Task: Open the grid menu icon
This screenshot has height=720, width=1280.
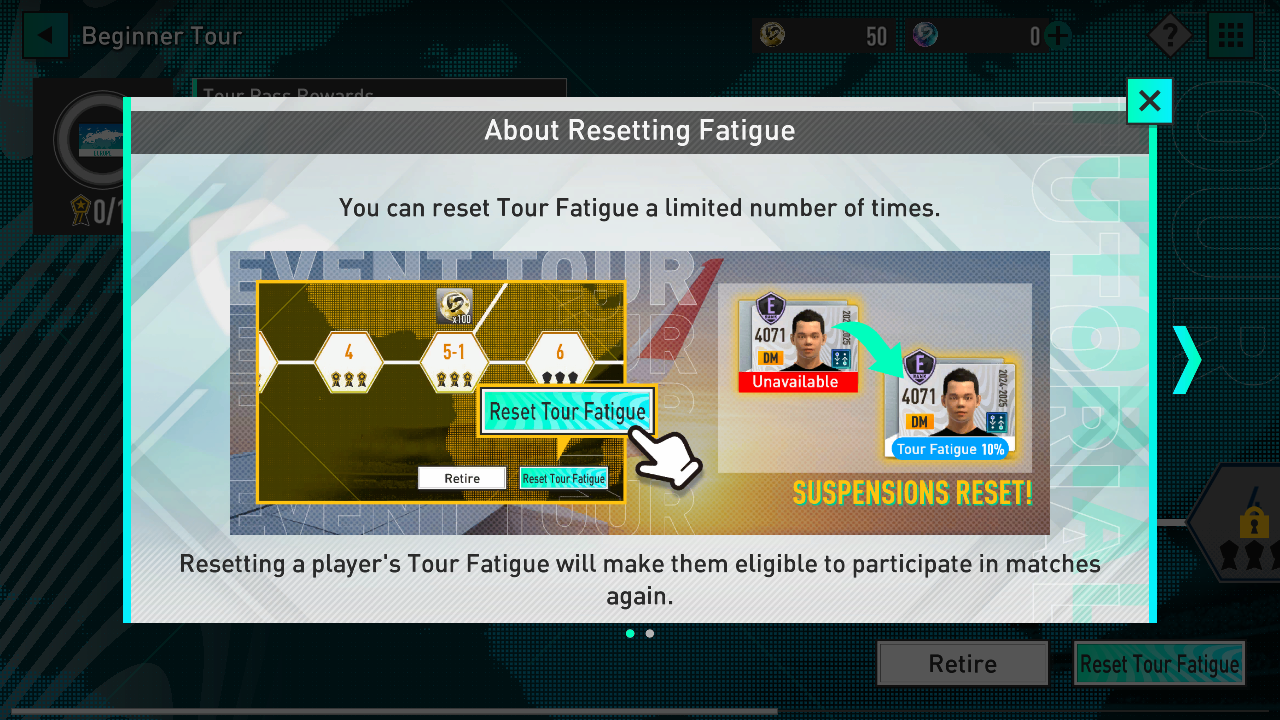Action: 1231,37
